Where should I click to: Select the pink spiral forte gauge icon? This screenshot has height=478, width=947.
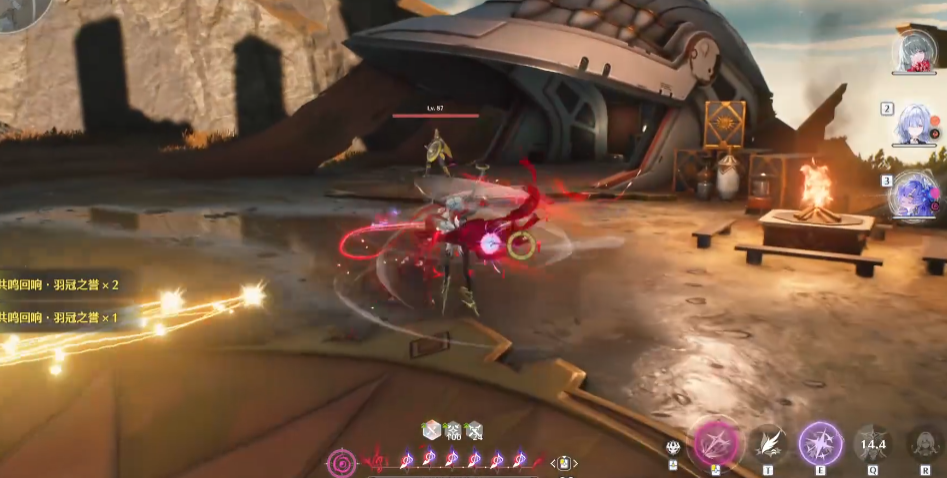[342, 462]
